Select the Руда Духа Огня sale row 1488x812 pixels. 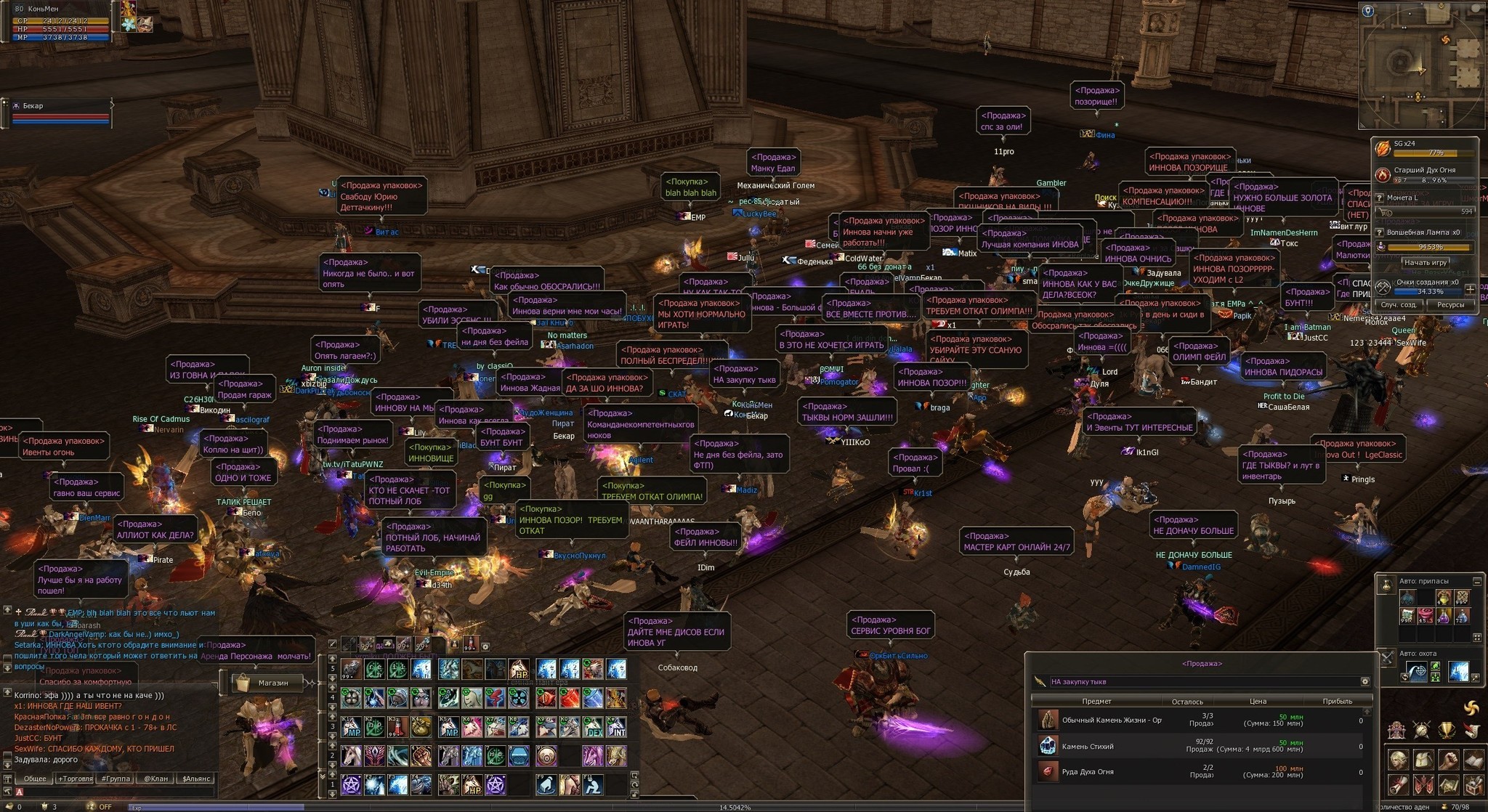coord(1199,771)
